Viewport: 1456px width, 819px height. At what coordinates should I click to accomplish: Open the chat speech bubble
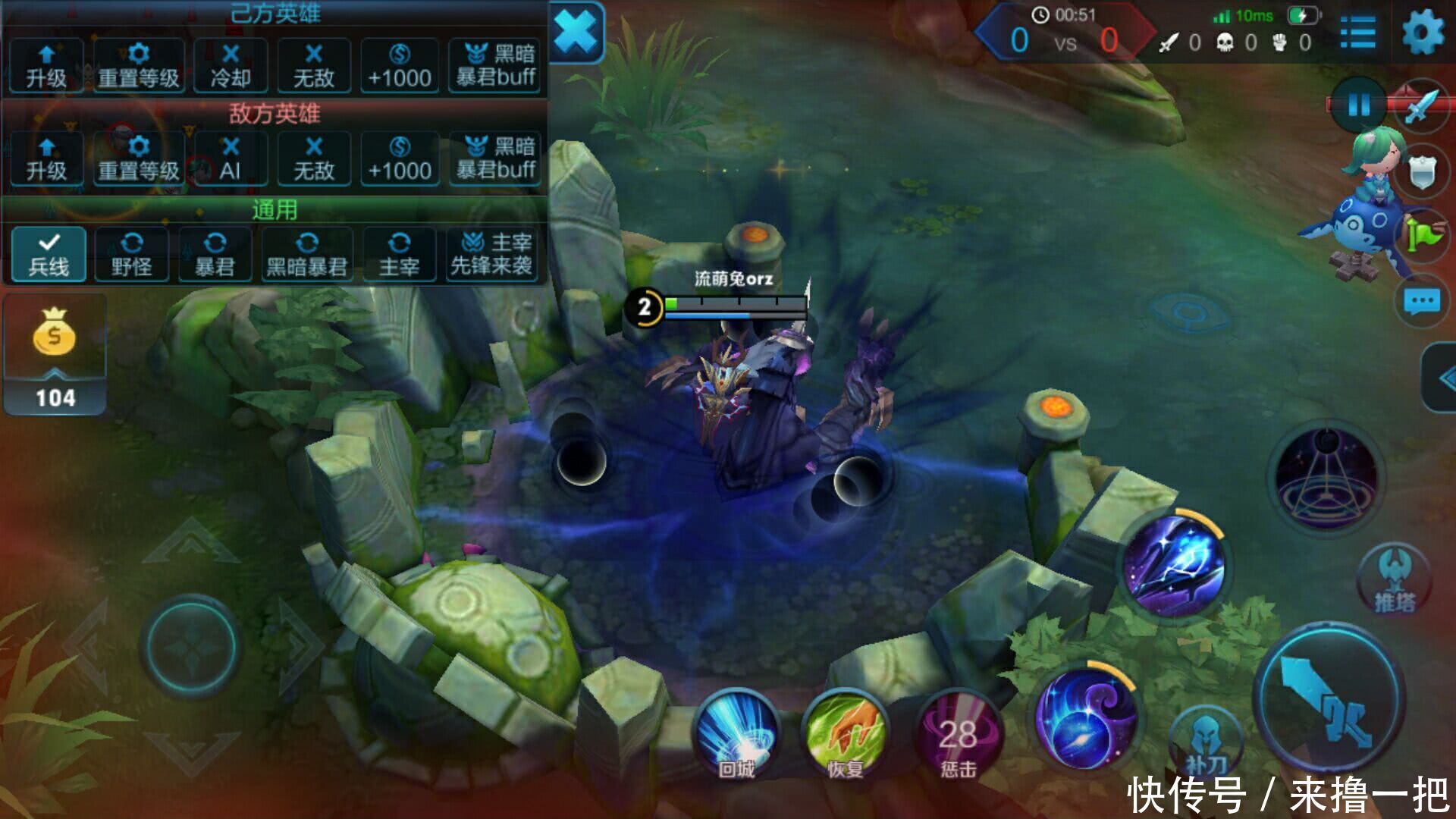(1421, 302)
